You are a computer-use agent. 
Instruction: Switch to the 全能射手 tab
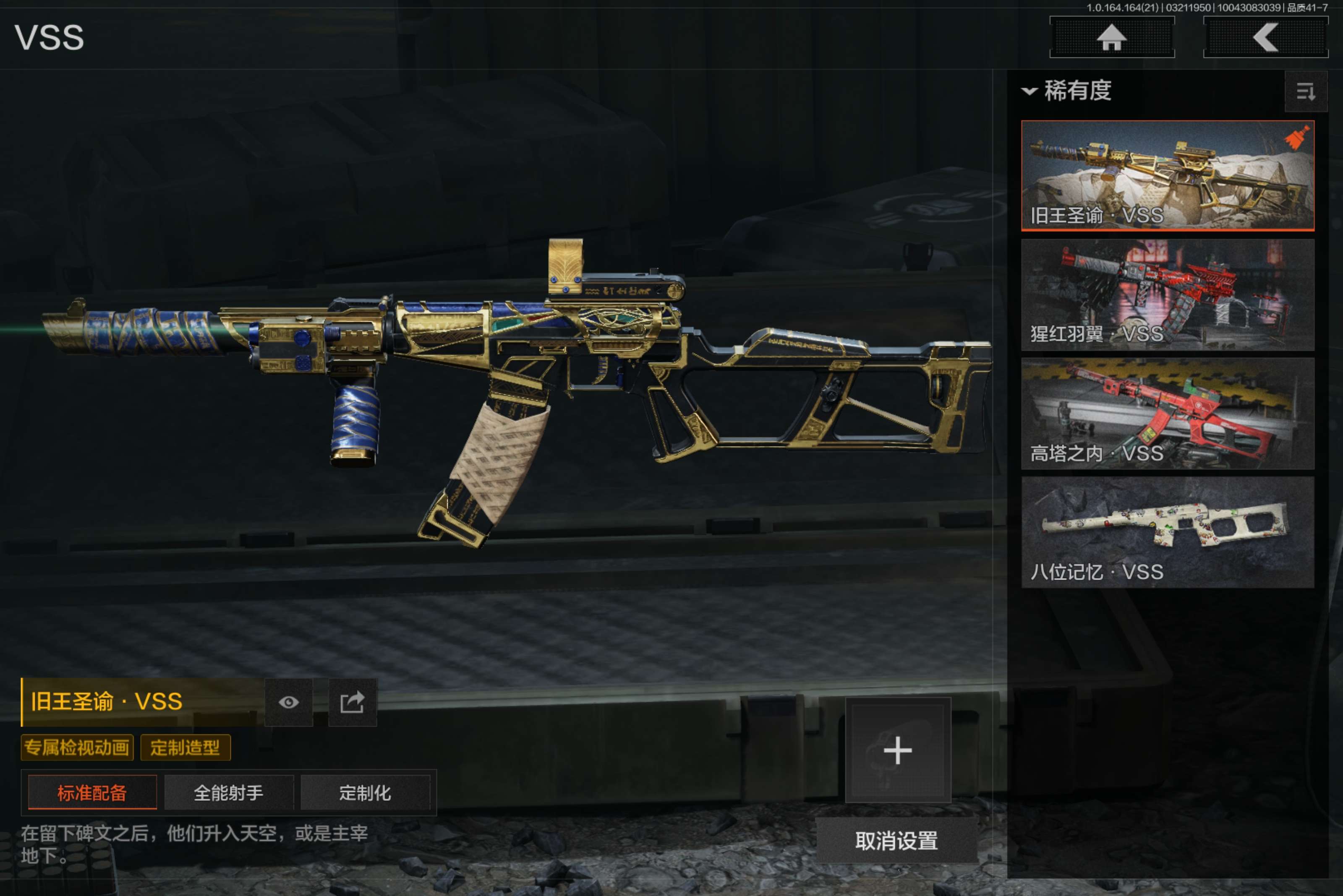click(x=229, y=792)
